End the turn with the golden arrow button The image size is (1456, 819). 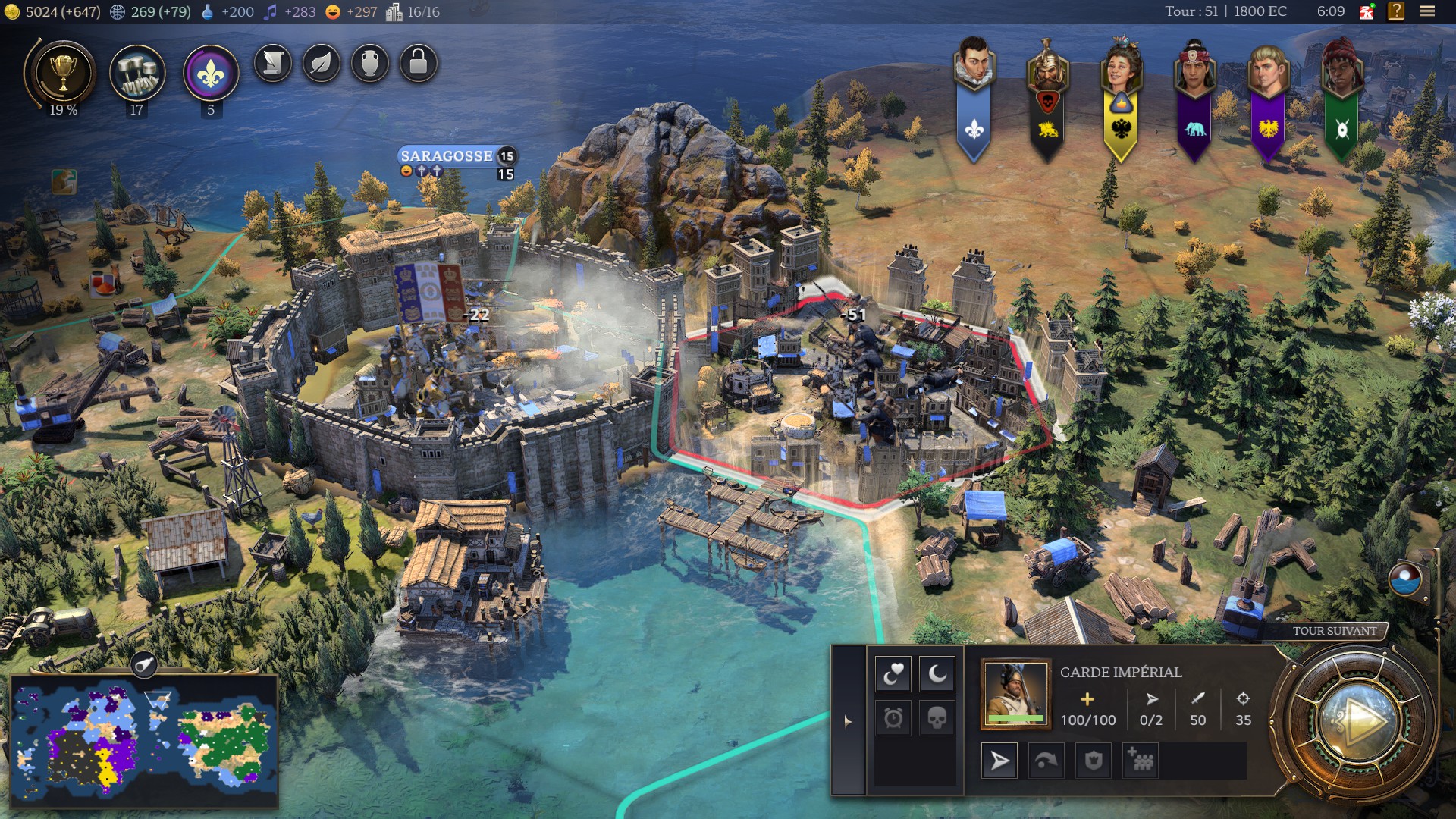1357,720
